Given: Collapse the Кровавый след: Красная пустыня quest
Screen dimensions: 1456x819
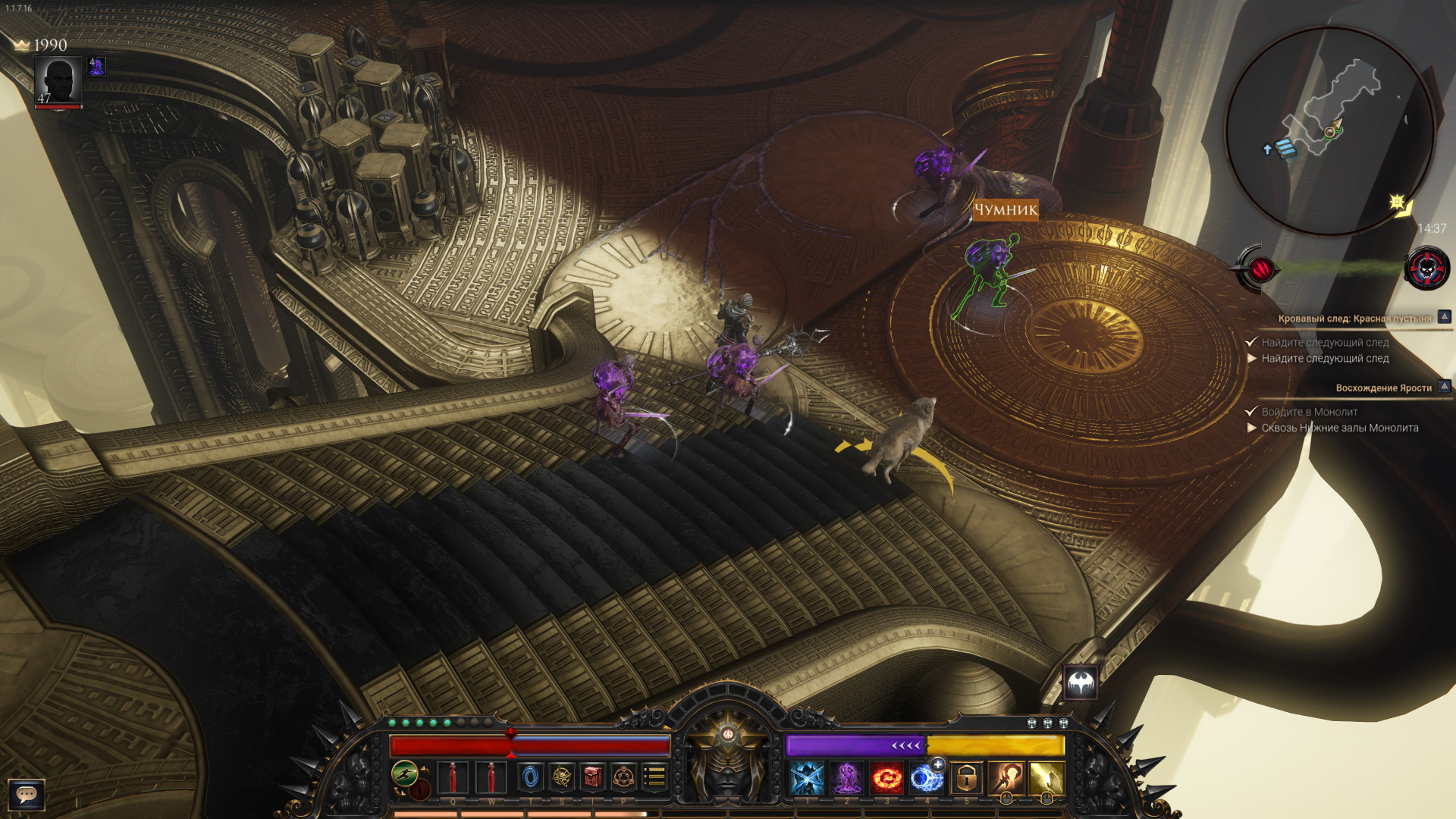Looking at the screenshot, I should click(1444, 317).
